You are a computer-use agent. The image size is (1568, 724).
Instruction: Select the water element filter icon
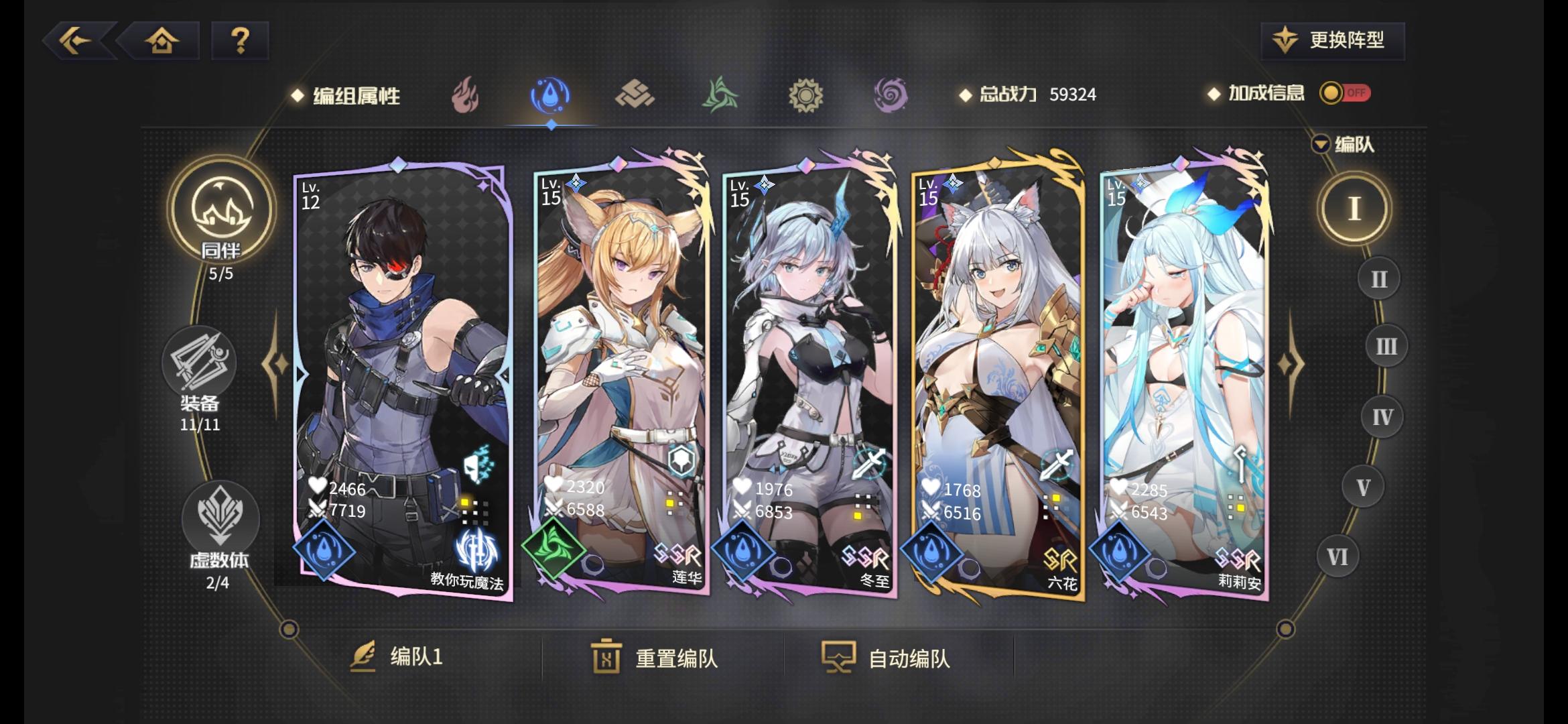(x=551, y=95)
